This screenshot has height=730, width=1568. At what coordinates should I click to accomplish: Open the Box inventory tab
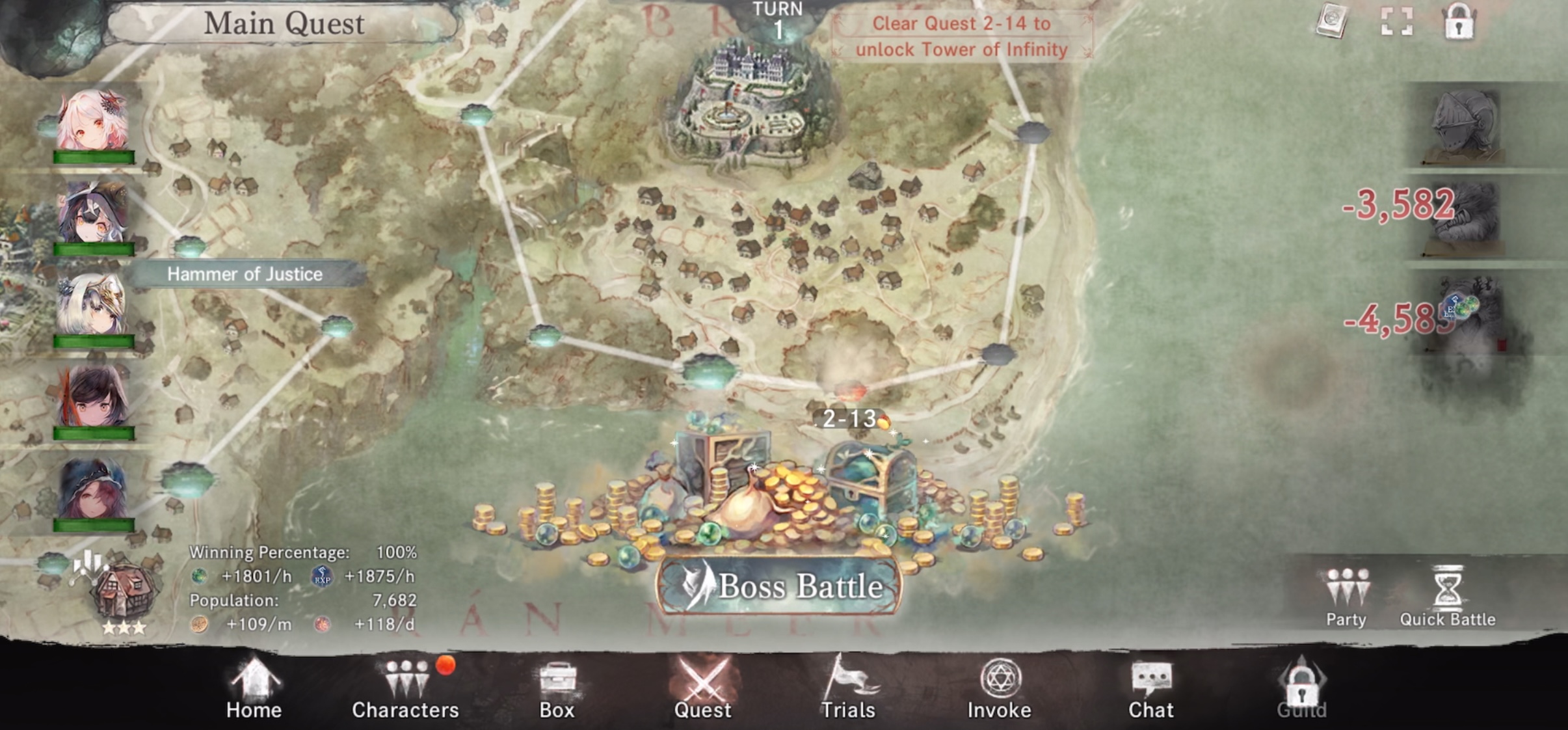pos(557,689)
